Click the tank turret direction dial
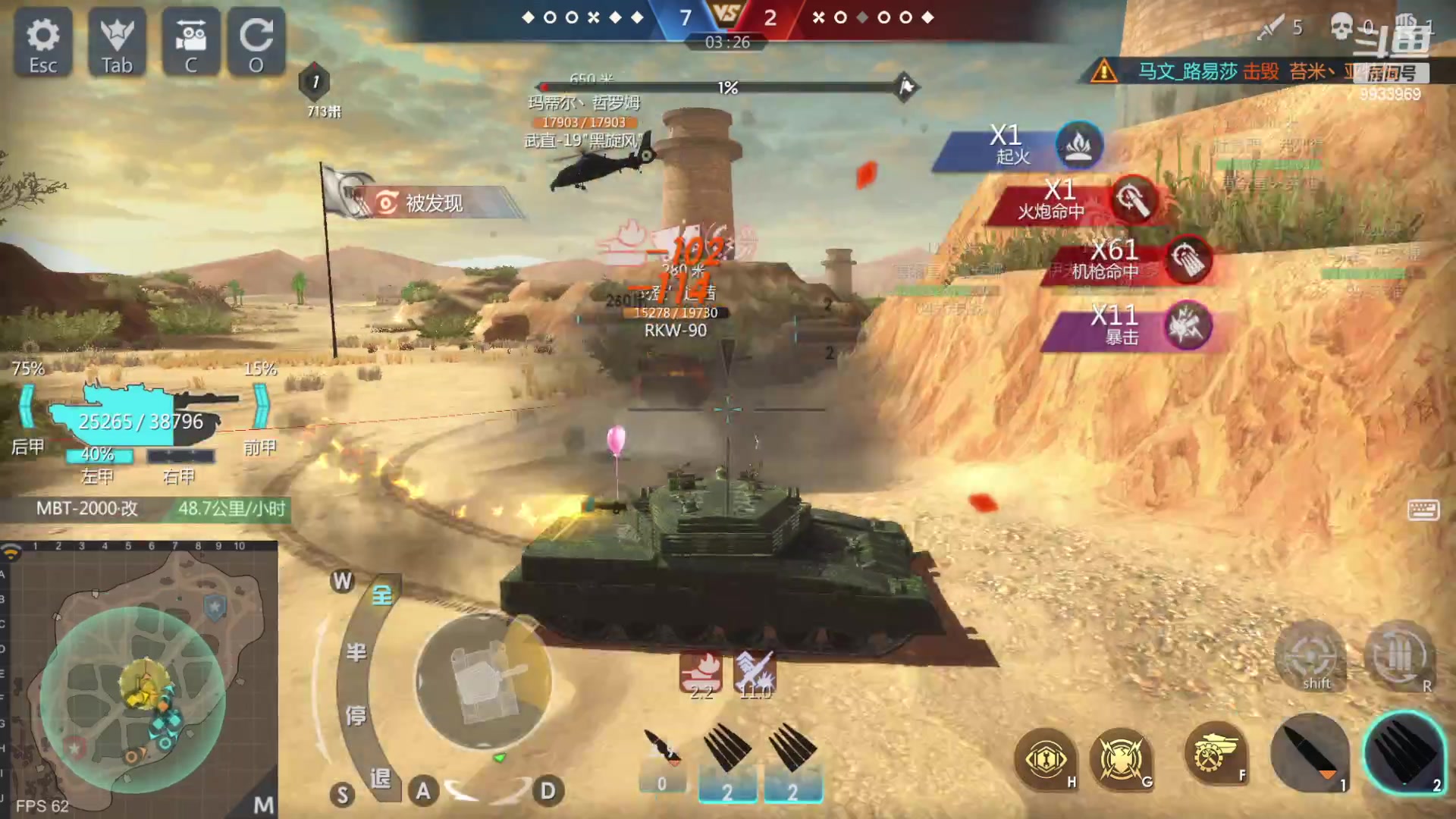 tap(483, 680)
